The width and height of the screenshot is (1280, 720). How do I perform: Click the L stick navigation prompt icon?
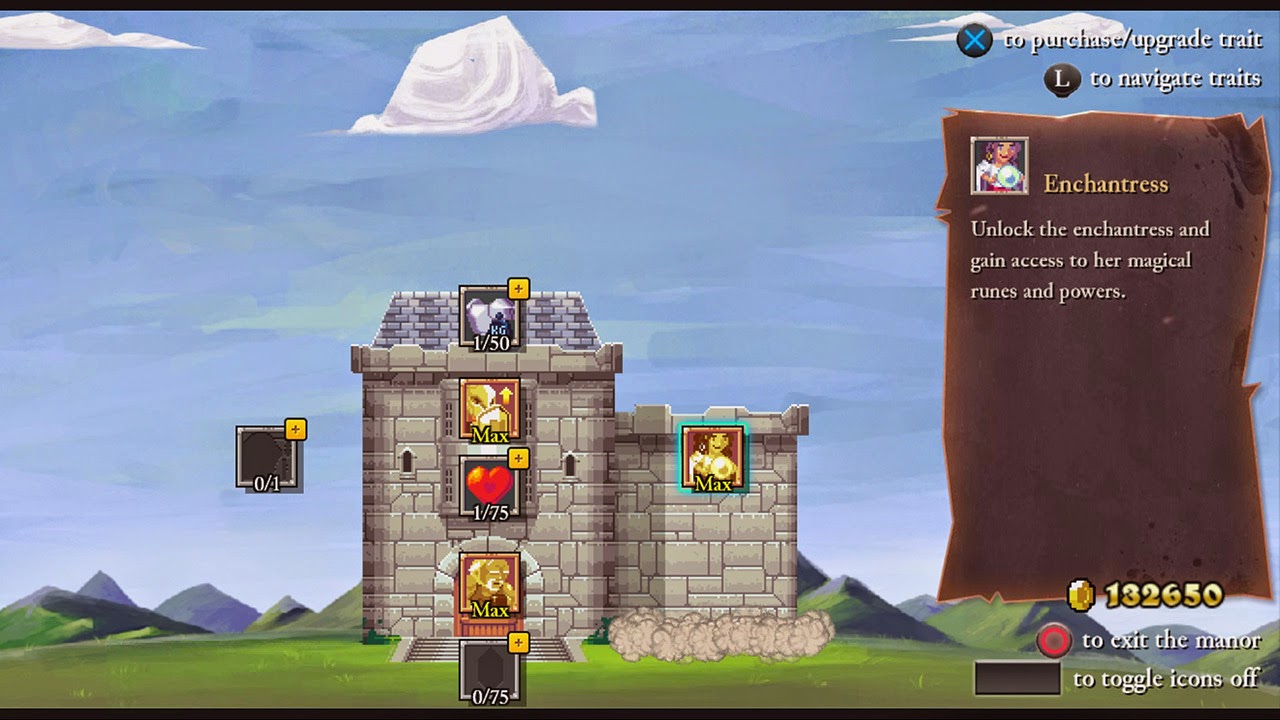click(x=1063, y=78)
